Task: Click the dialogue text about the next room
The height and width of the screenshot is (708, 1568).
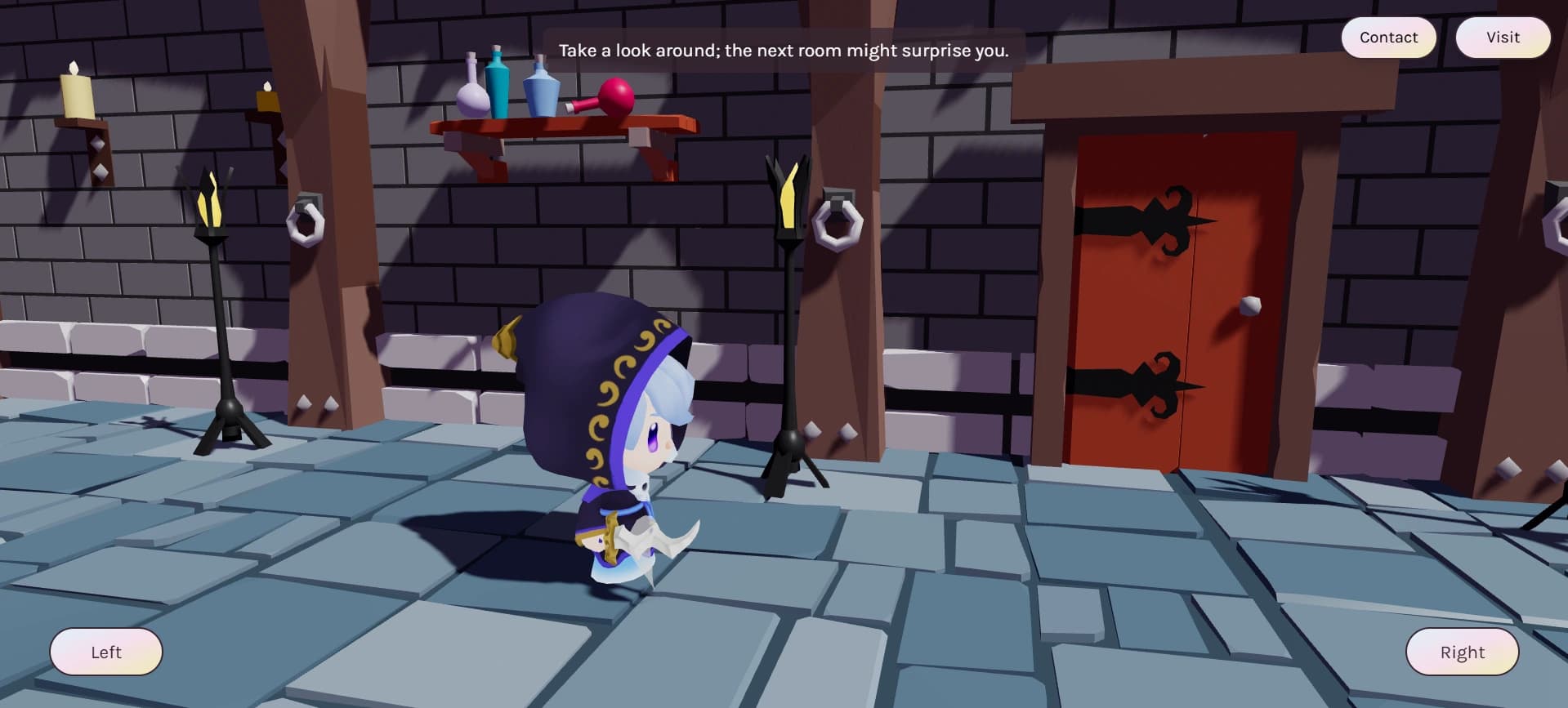Action: pos(784,50)
